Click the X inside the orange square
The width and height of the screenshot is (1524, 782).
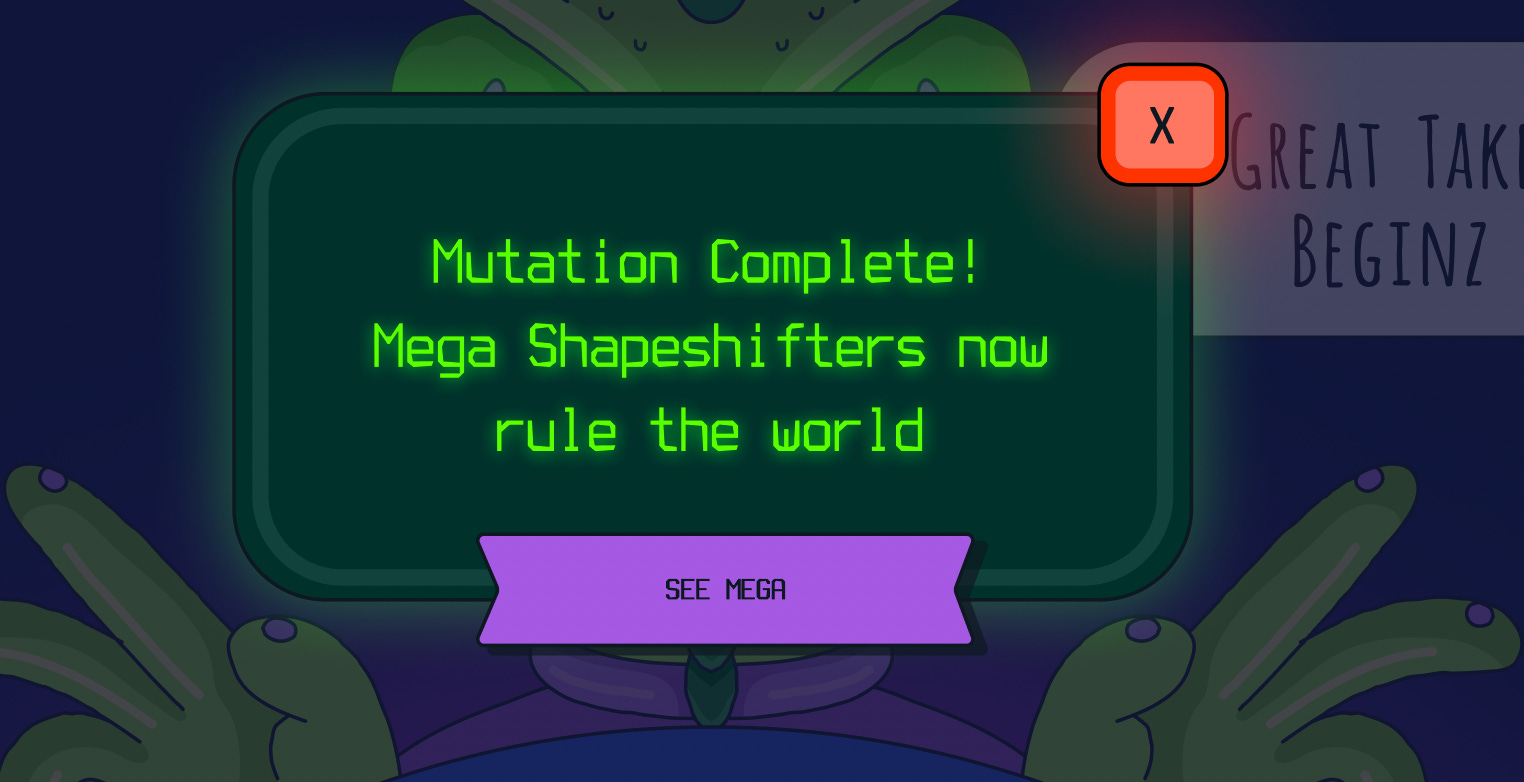tap(1162, 126)
